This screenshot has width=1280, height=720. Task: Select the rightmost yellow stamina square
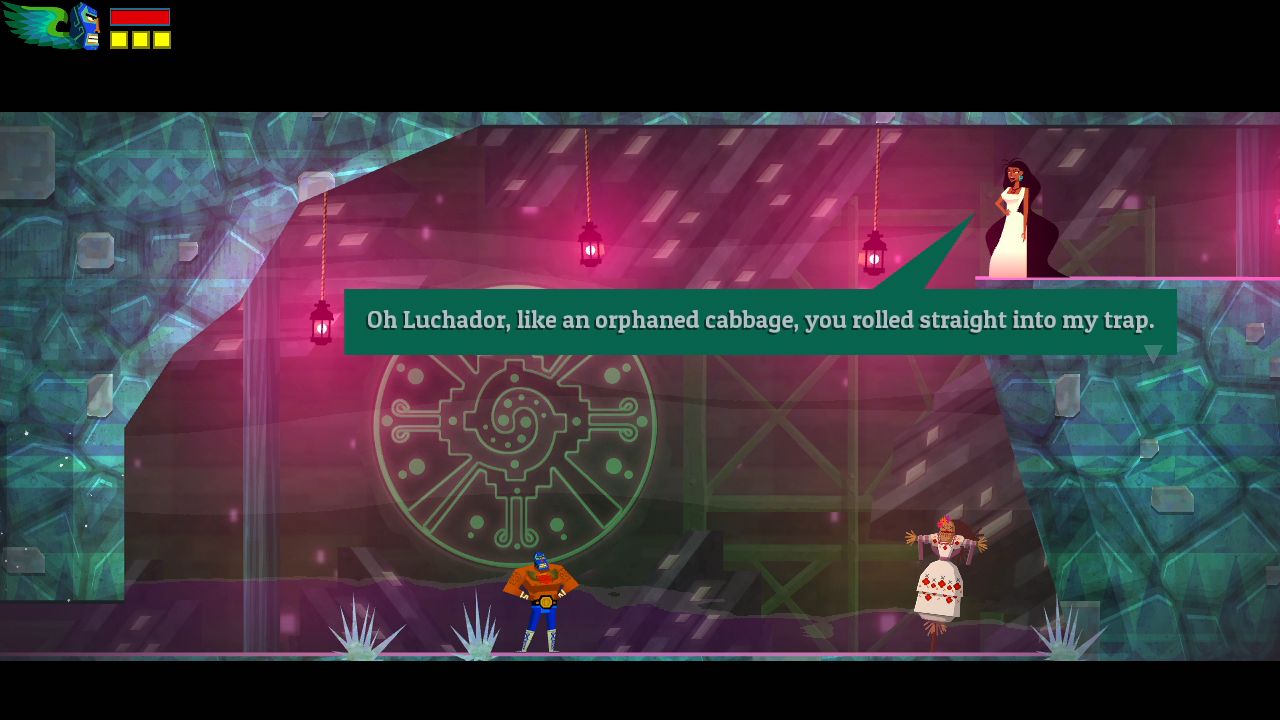pyautogui.click(x=160, y=40)
